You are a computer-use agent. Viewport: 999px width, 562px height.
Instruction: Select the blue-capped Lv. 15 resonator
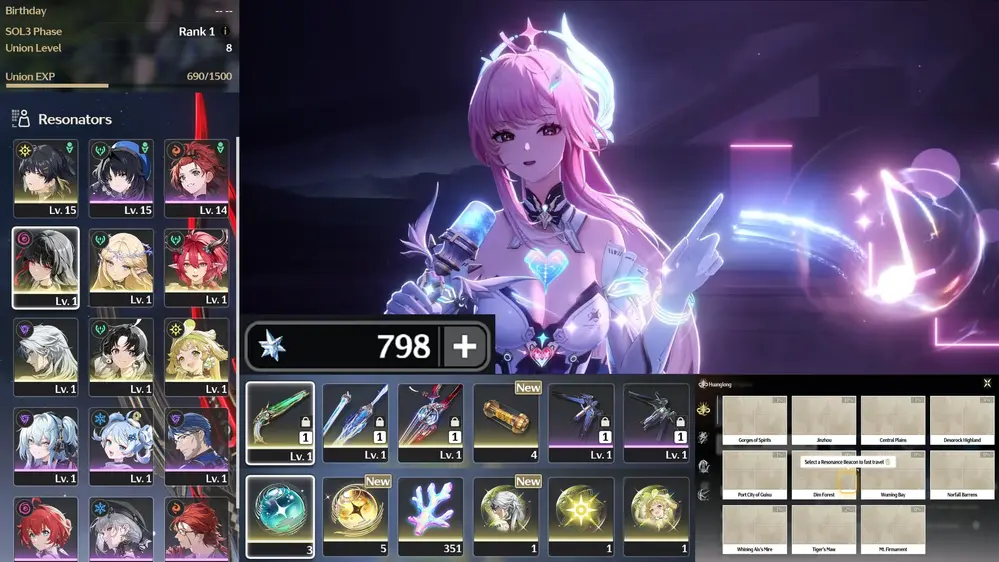[x=121, y=178]
